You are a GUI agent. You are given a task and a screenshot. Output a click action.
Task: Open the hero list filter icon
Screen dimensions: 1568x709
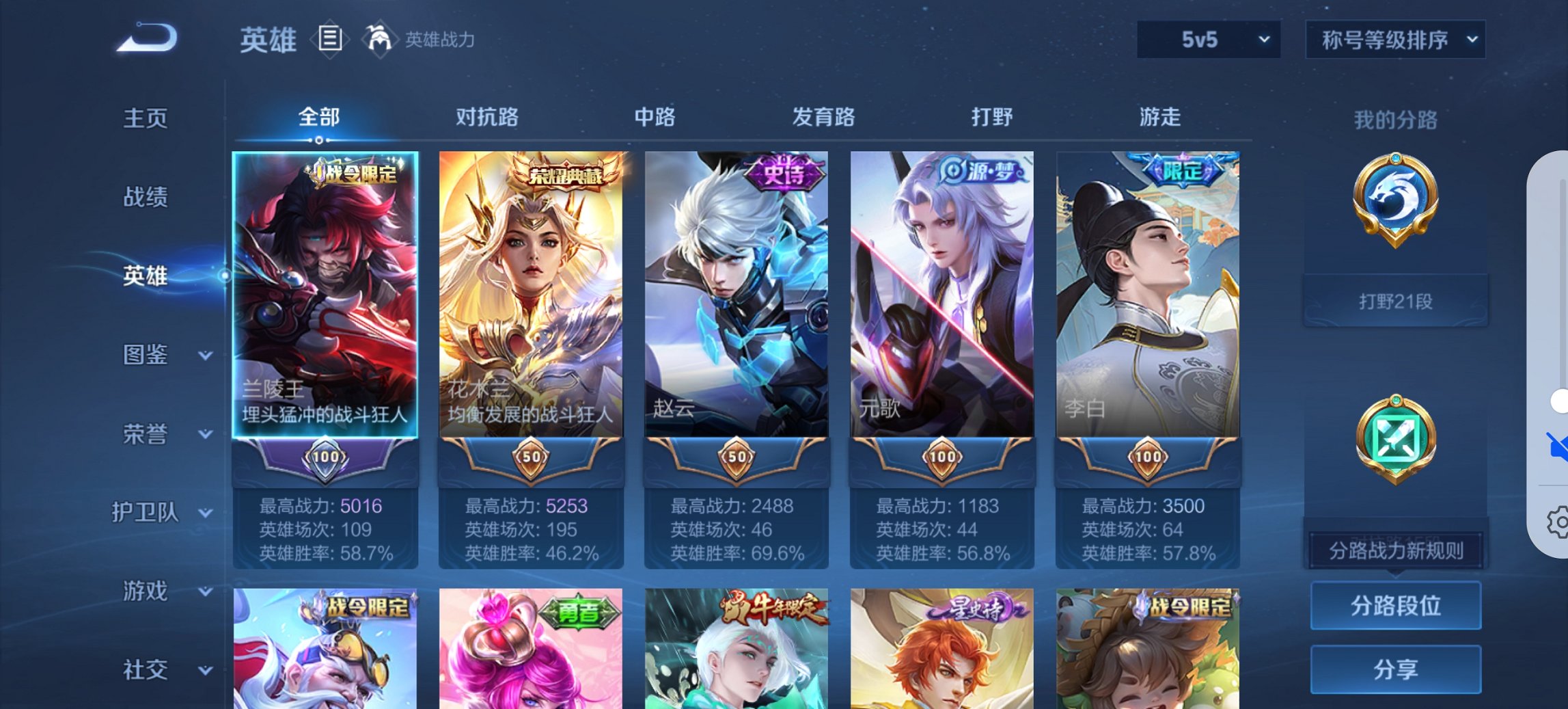pos(331,40)
